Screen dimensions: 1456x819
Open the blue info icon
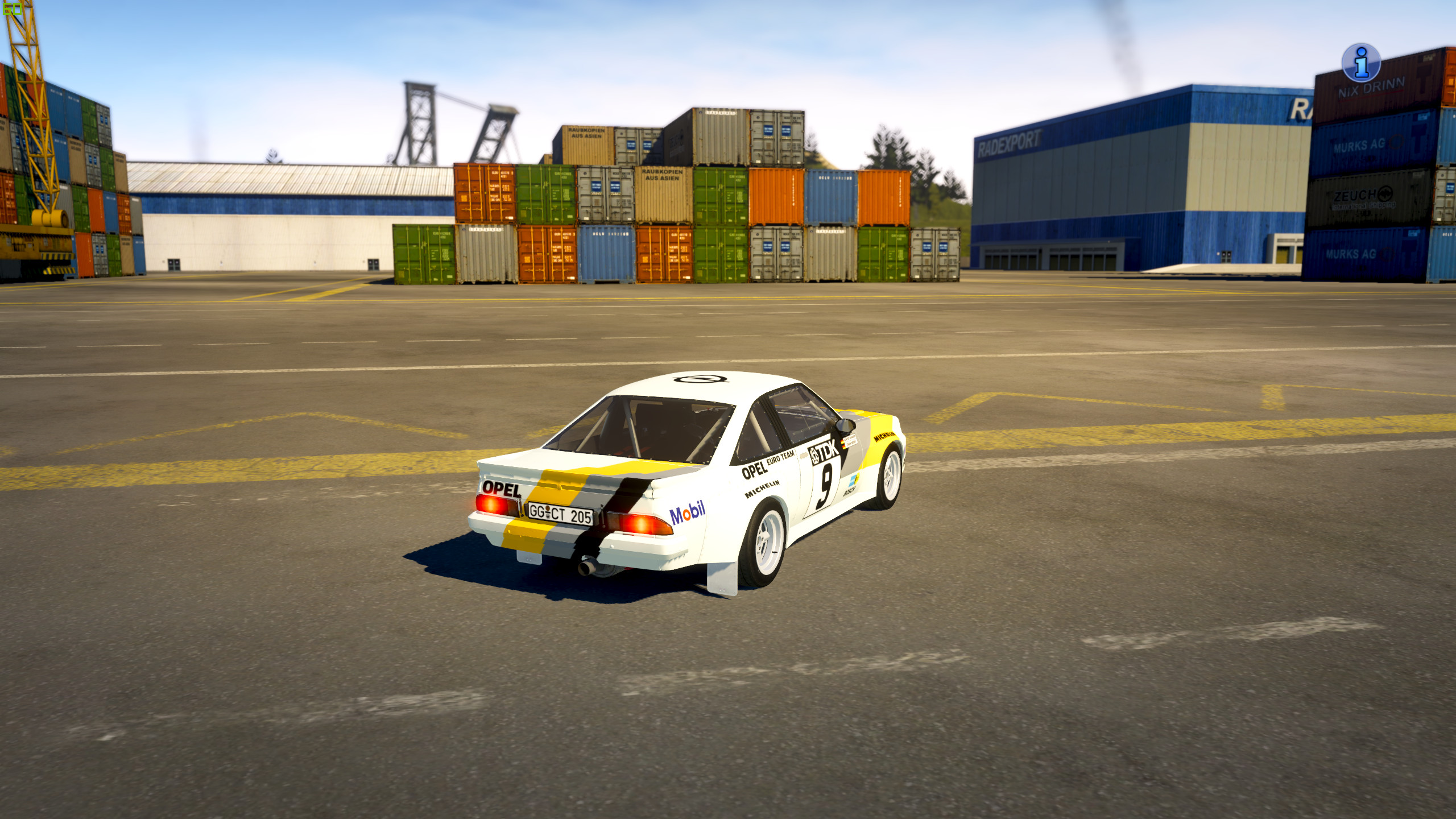click(x=1360, y=63)
